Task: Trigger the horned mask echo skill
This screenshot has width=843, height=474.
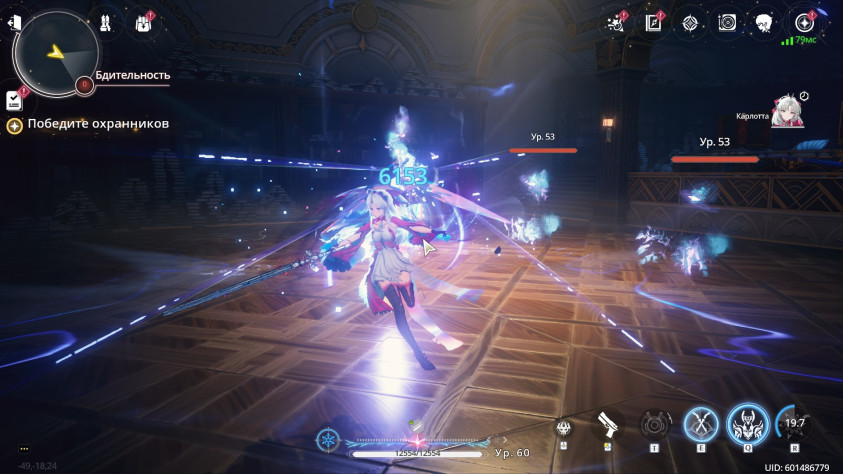Action: pyautogui.click(x=746, y=425)
